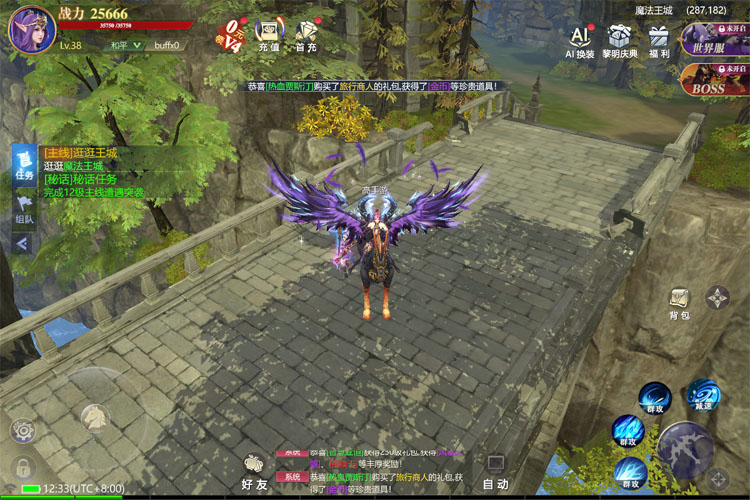Toggle 自动 auto-battle
This screenshot has height=500, width=750.
click(x=496, y=470)
